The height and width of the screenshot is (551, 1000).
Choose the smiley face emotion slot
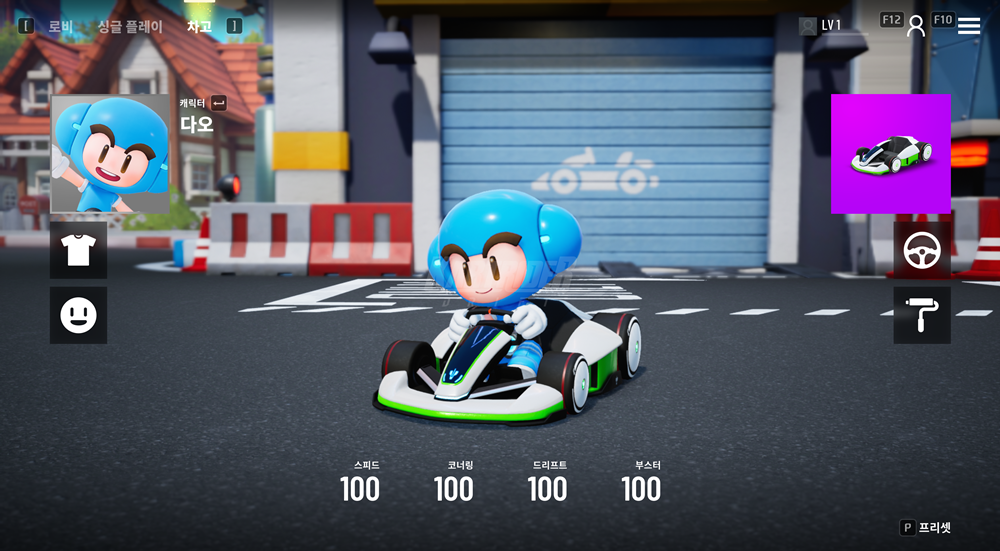[x=78, y=316]
